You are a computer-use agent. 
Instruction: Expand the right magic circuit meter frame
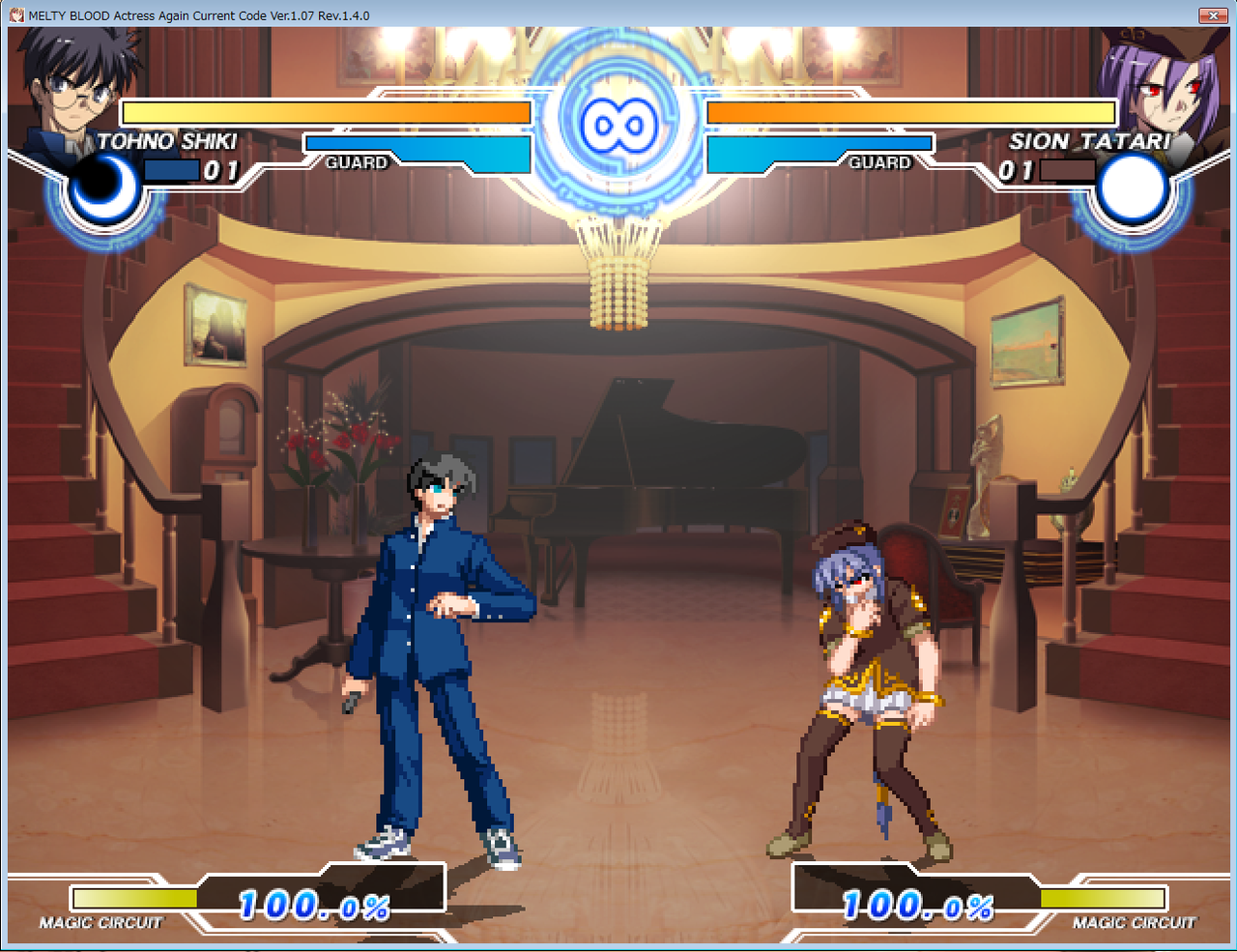pyautogui.click(x=1102, y=896)
